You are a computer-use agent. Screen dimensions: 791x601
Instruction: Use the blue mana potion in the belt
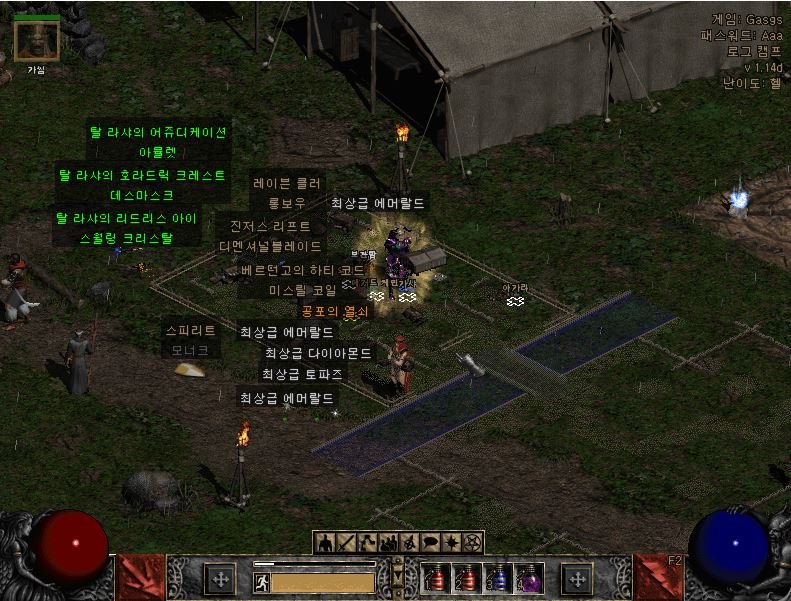tap(497, 577)
